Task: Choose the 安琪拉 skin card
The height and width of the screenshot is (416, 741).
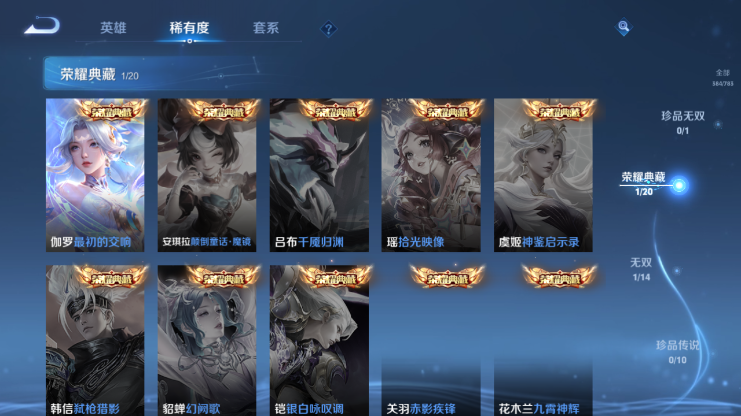Action: [207, 175]
